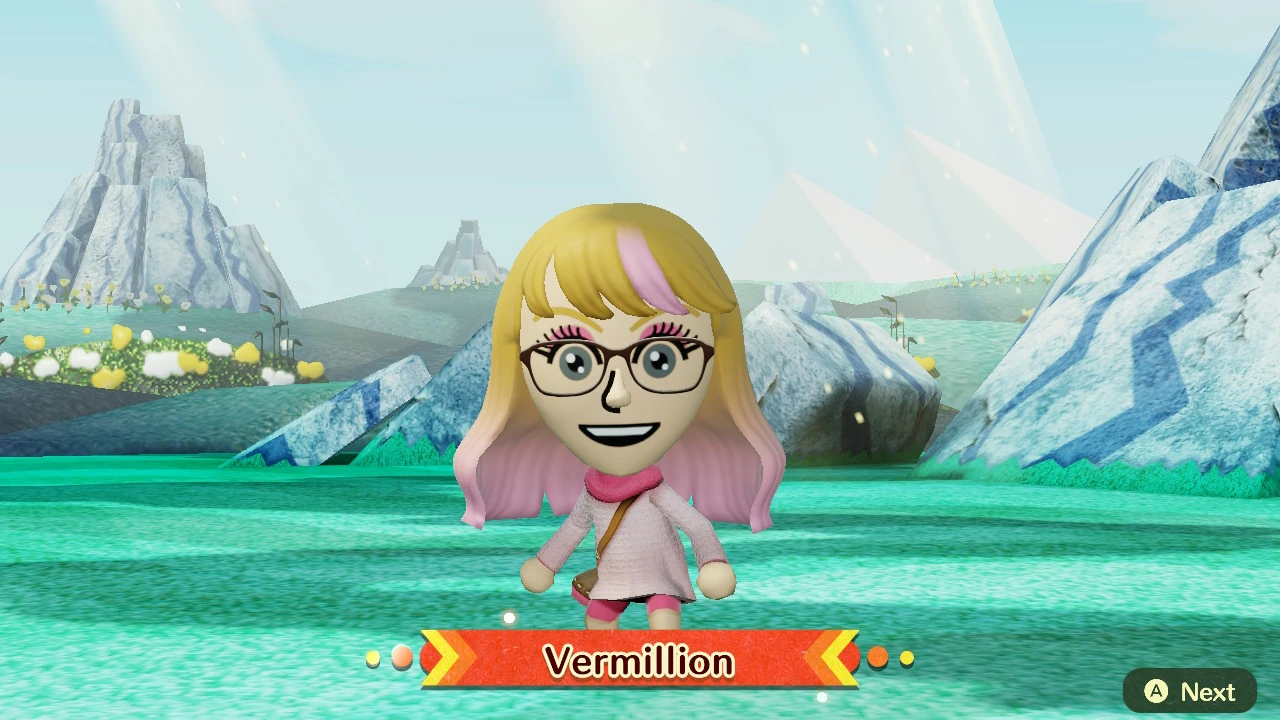Click the A button icon
The image size is (1280, 720).
click(x=1156, y=691)
